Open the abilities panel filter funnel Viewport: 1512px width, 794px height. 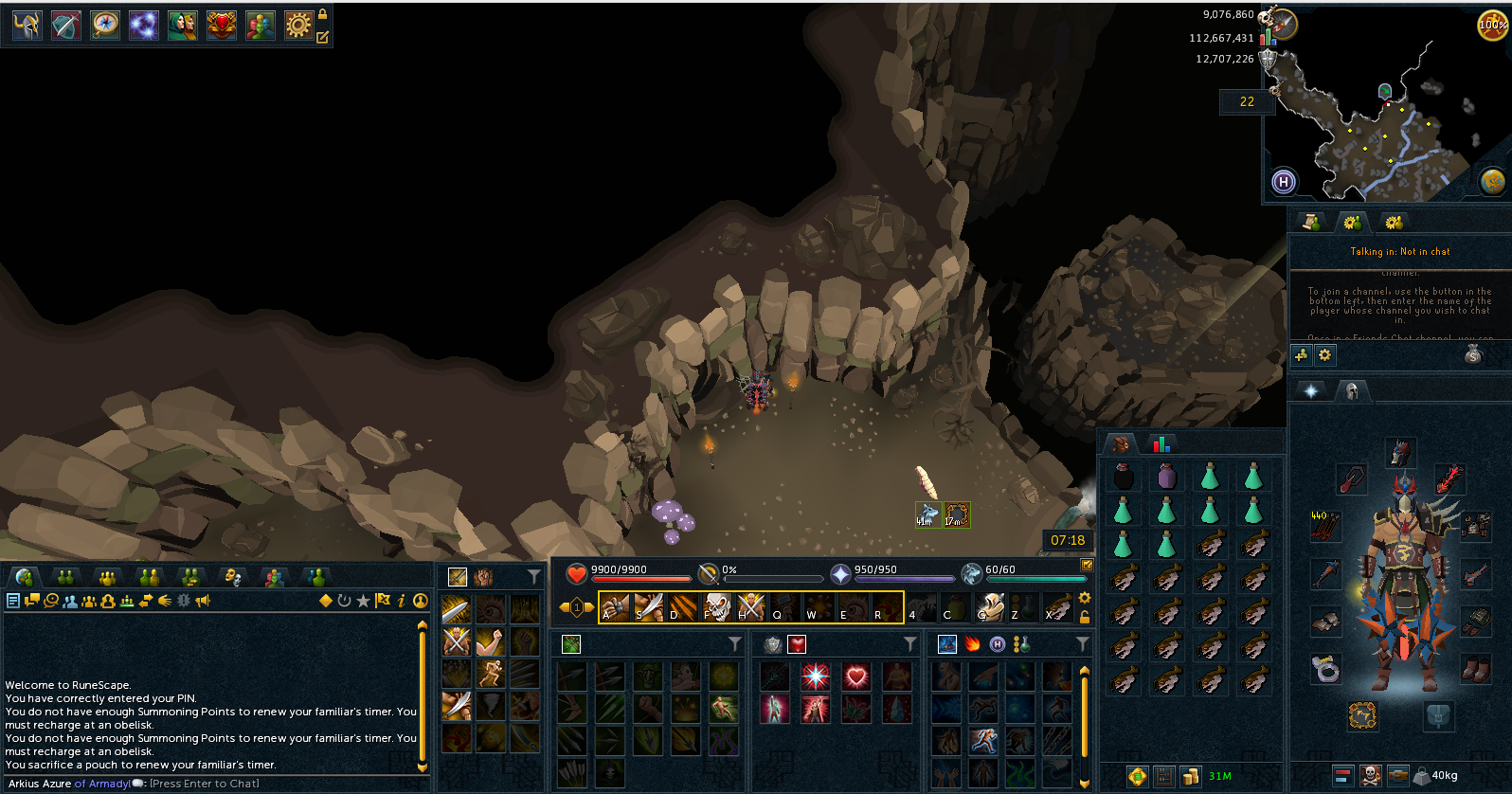click(x=533, y=576)
